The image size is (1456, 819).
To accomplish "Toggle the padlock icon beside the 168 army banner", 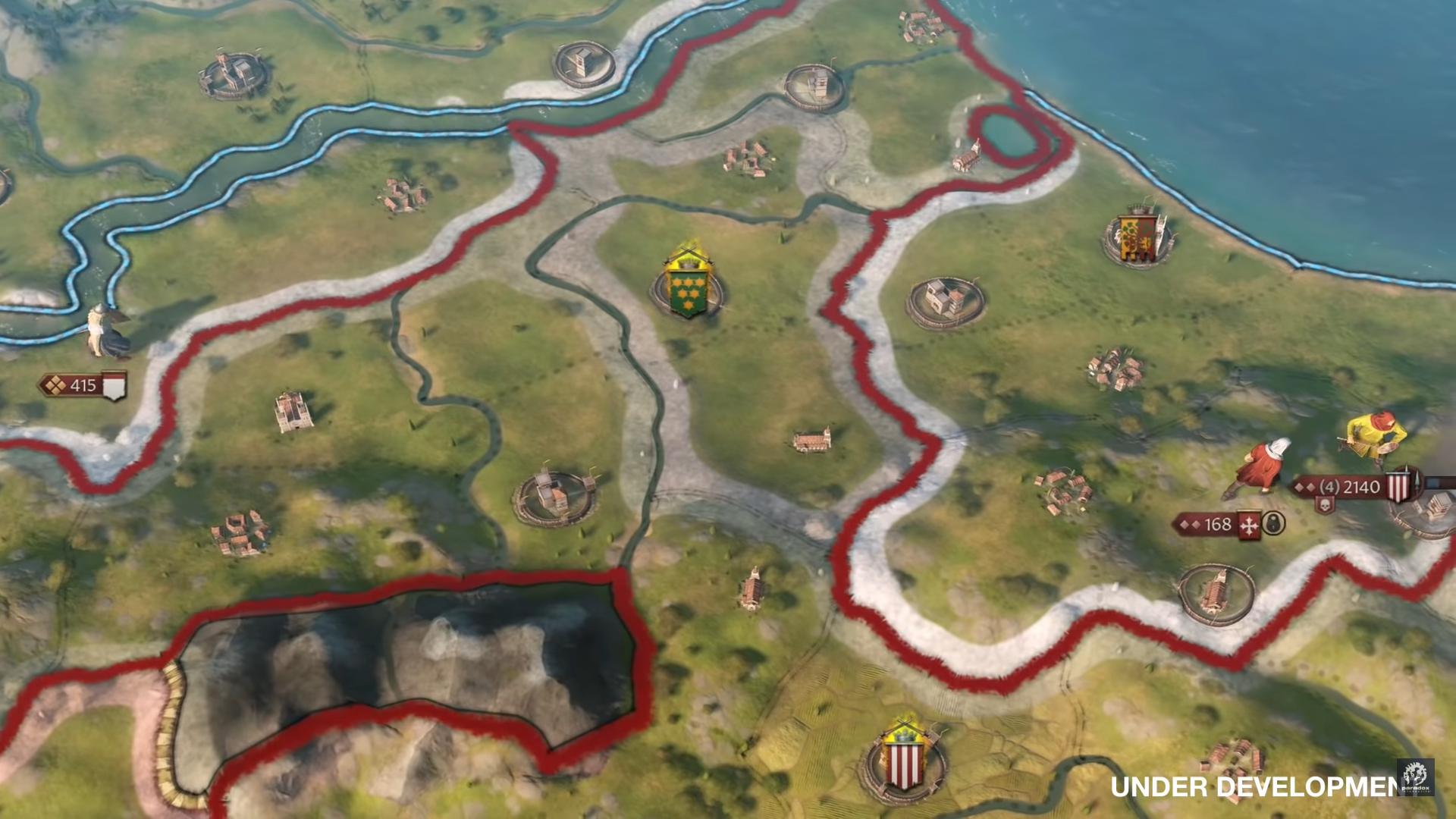I will [x=1273, y=524].
